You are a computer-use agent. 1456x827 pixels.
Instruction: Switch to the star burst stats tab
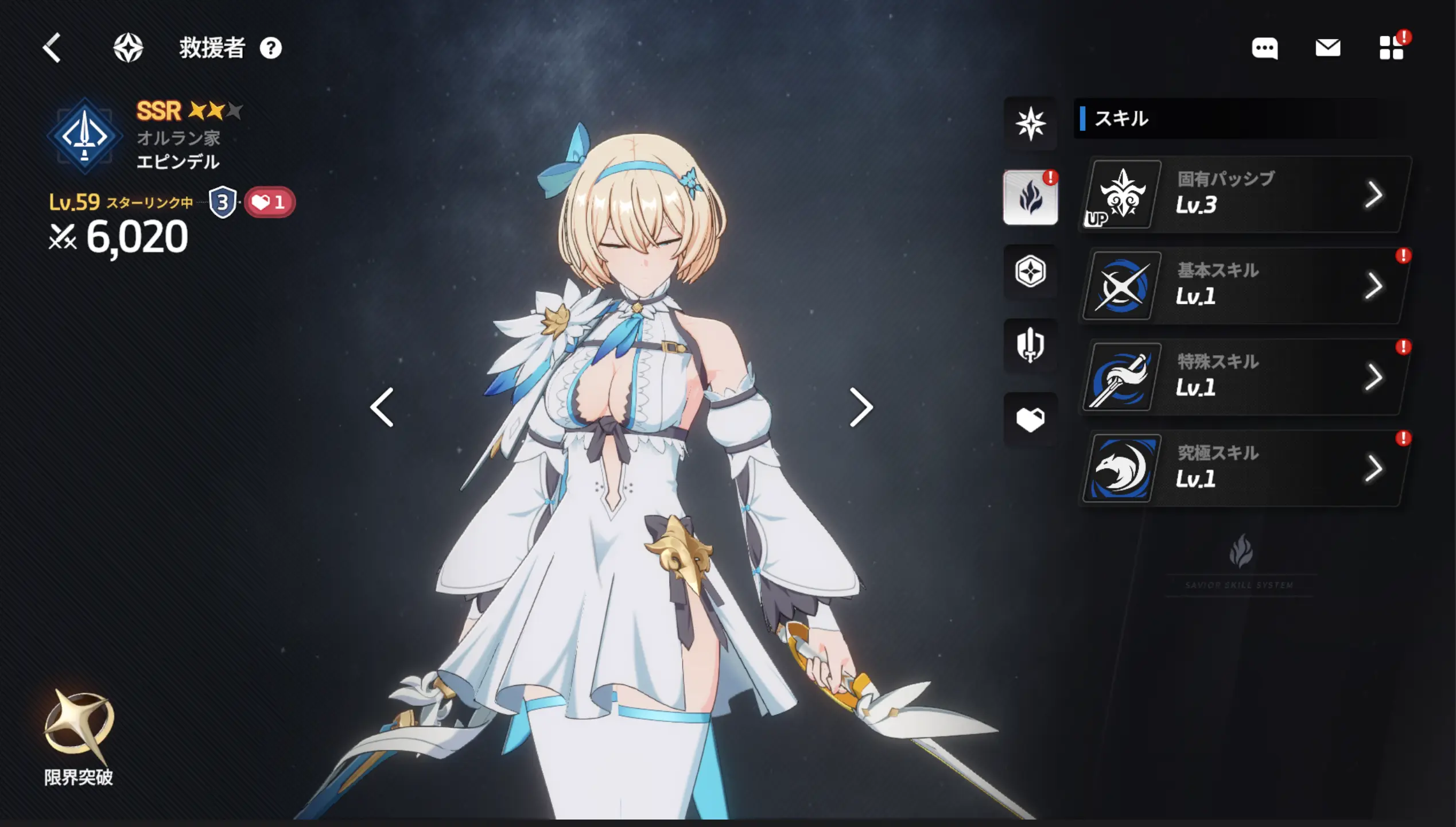(x=1030, y=123)
